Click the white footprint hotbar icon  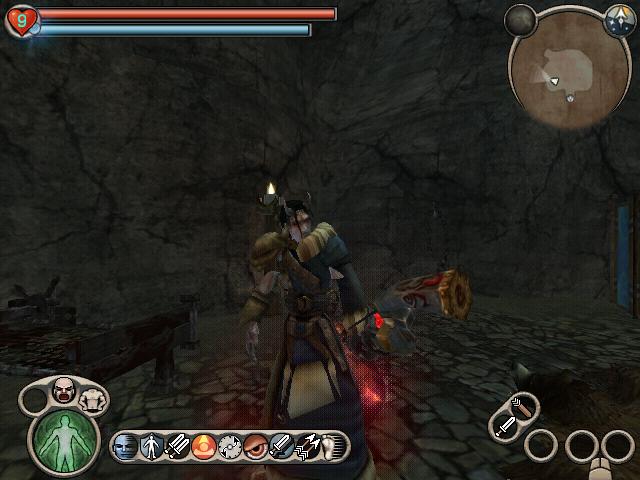tap(331, 446)
